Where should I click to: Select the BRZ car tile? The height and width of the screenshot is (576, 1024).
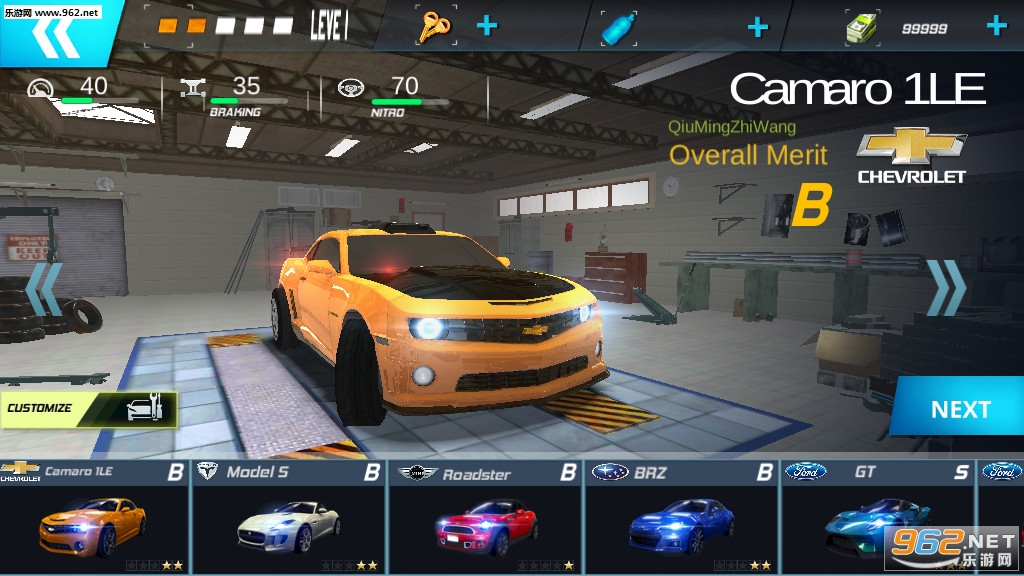(x=682, y=516)
